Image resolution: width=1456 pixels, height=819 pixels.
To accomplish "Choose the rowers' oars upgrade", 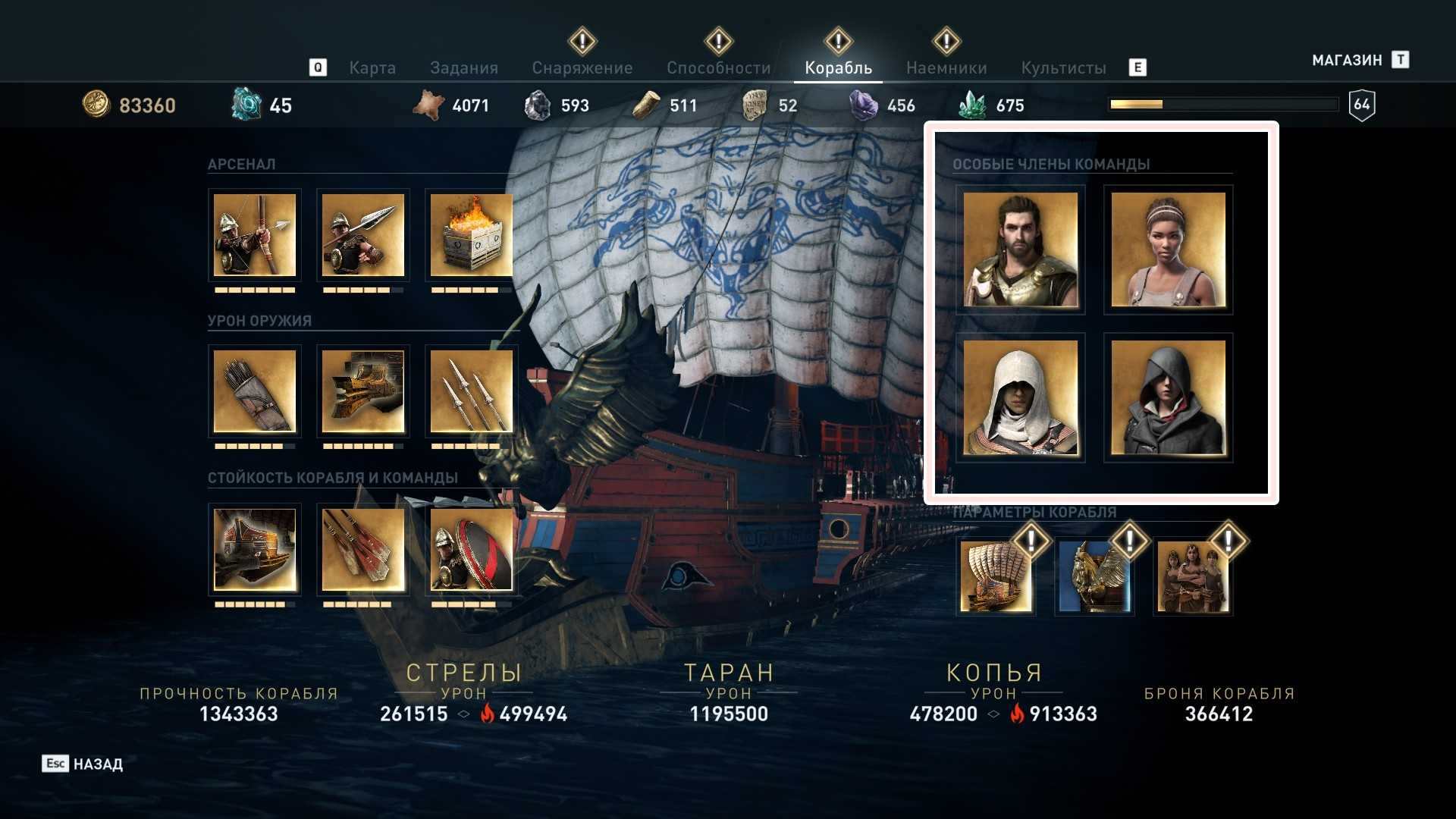I will 363,550.
